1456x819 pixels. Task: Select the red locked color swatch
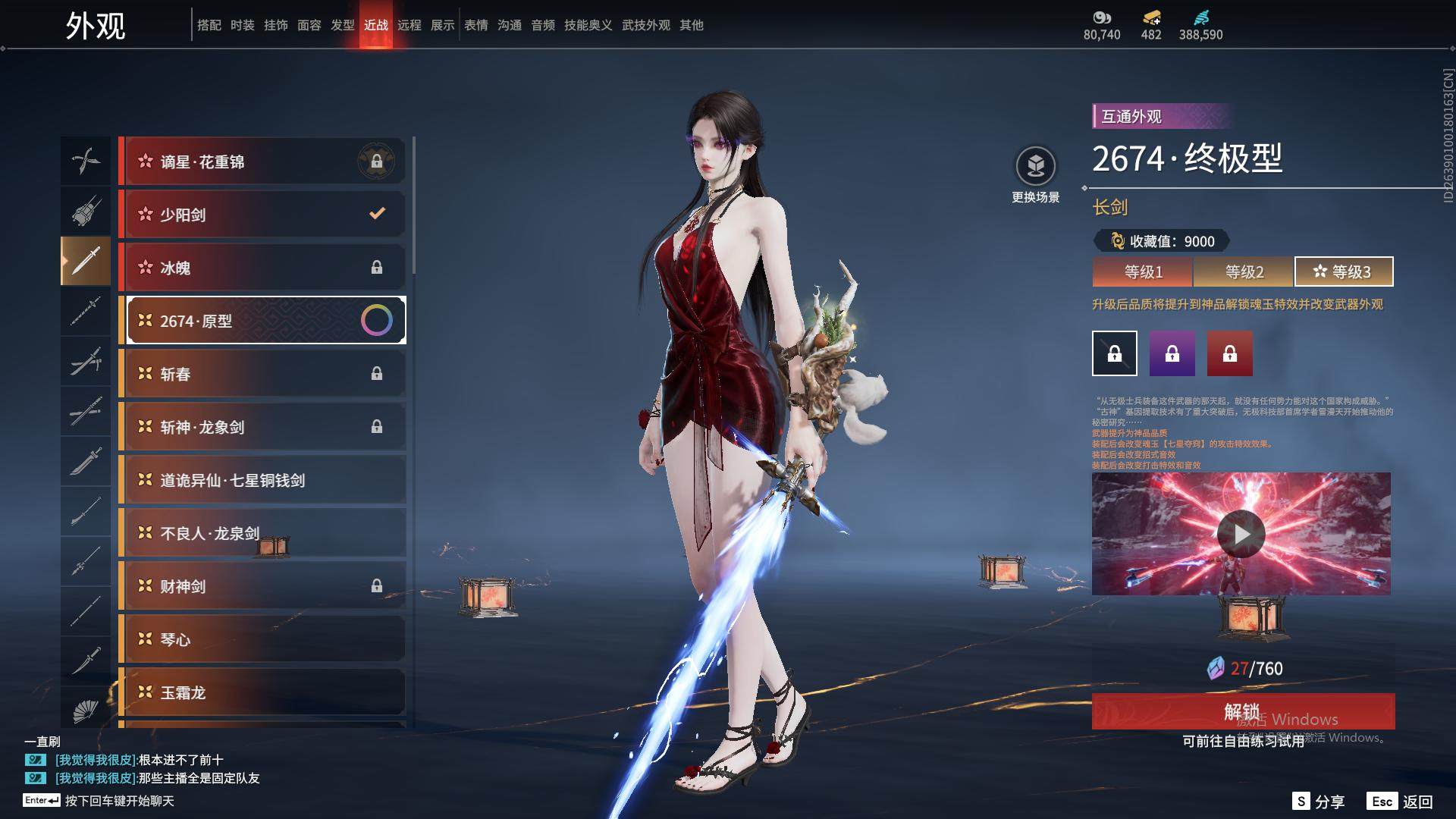tap(1229, 353)
